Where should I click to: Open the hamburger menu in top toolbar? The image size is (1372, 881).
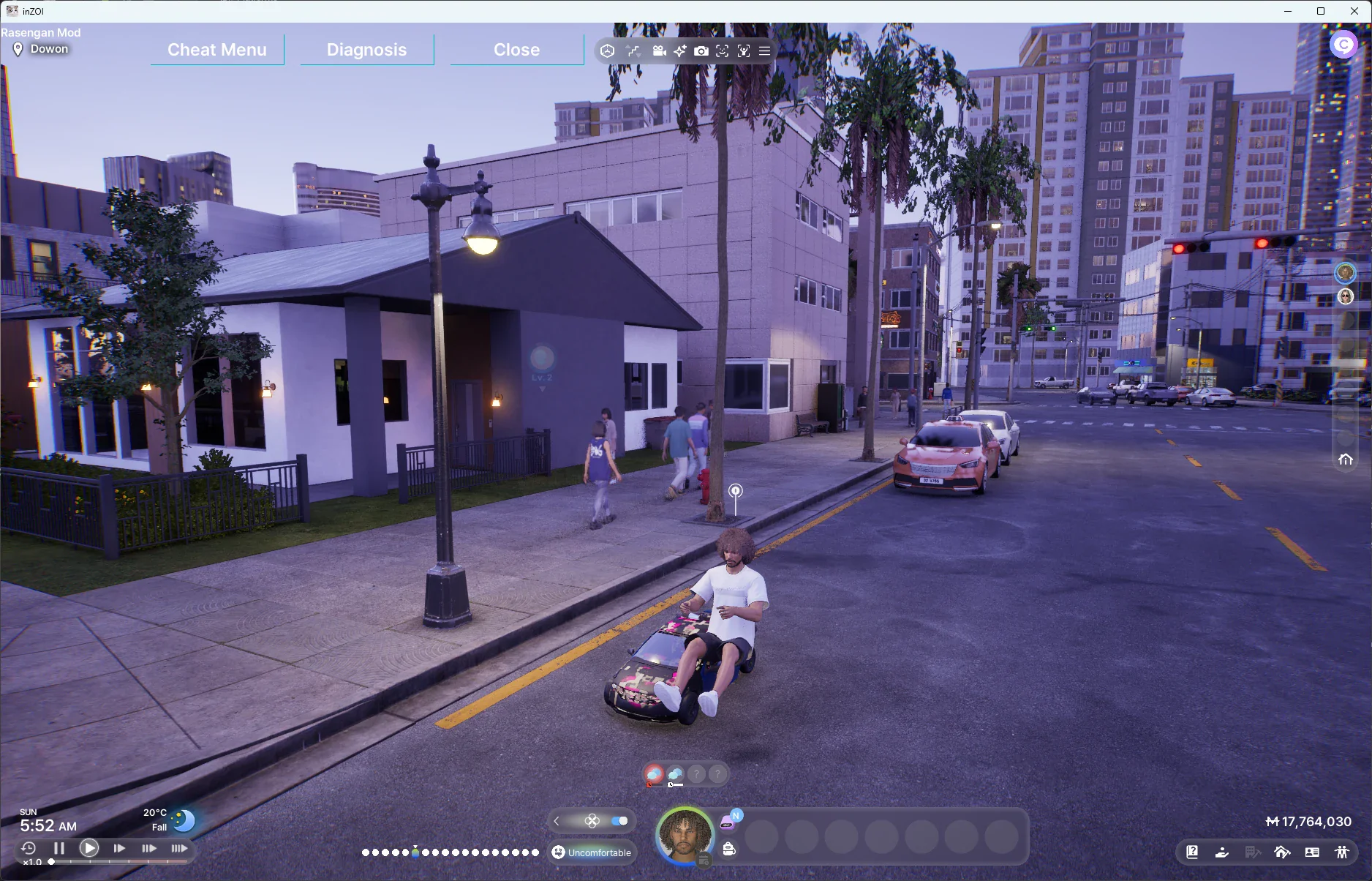(764, 51)
